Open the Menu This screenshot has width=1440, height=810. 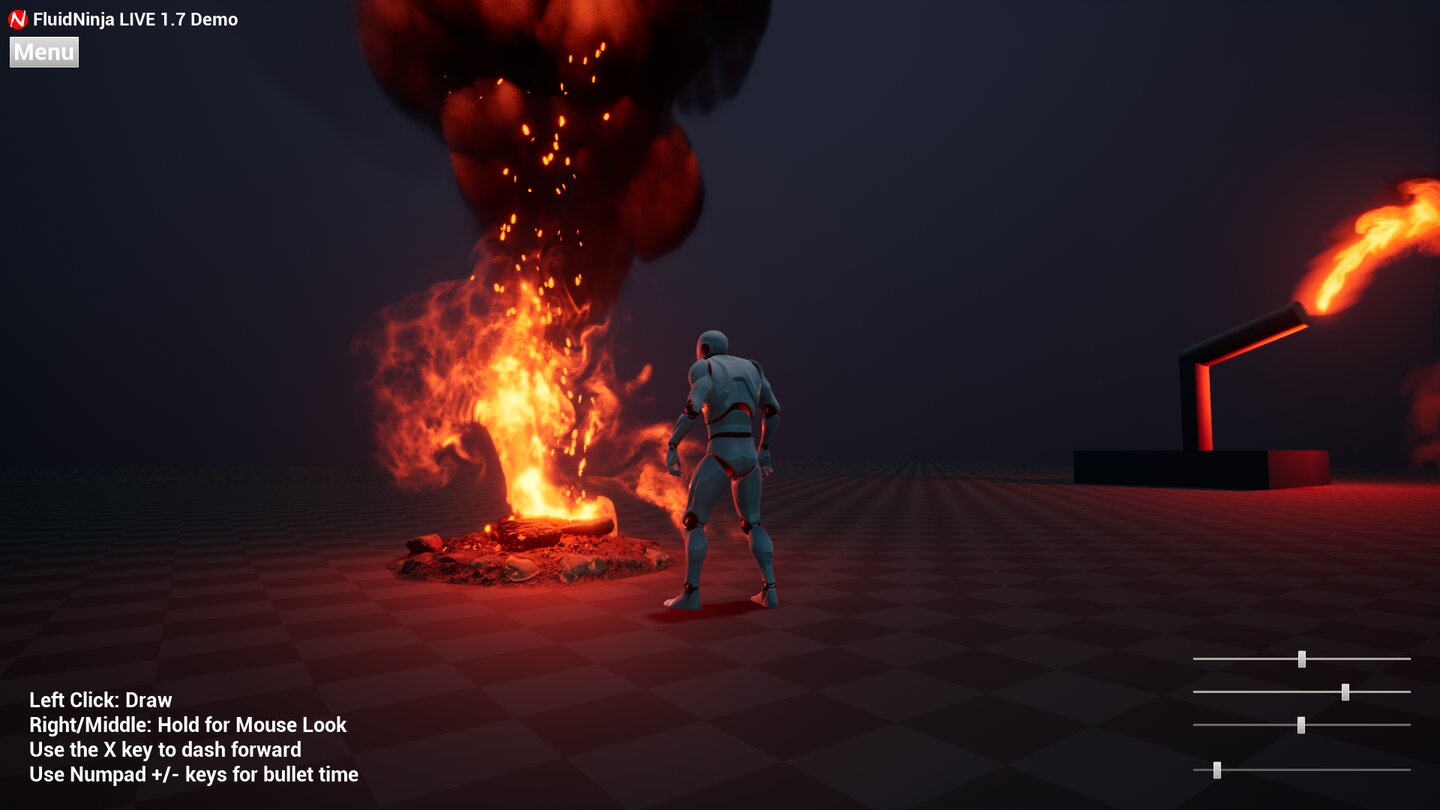pos(43,52)
